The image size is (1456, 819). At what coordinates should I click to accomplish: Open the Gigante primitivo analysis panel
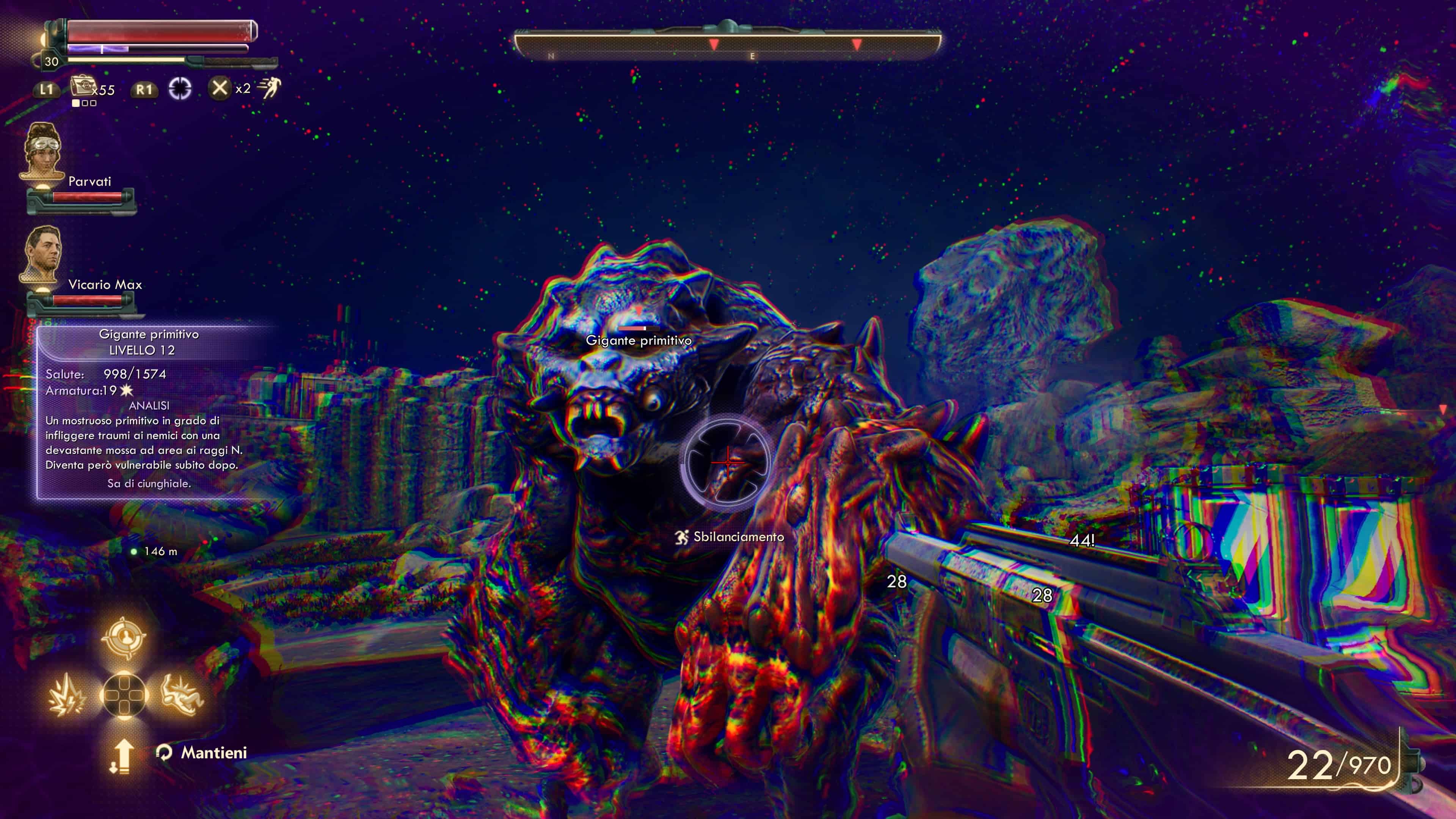click(x=148, y=411)
